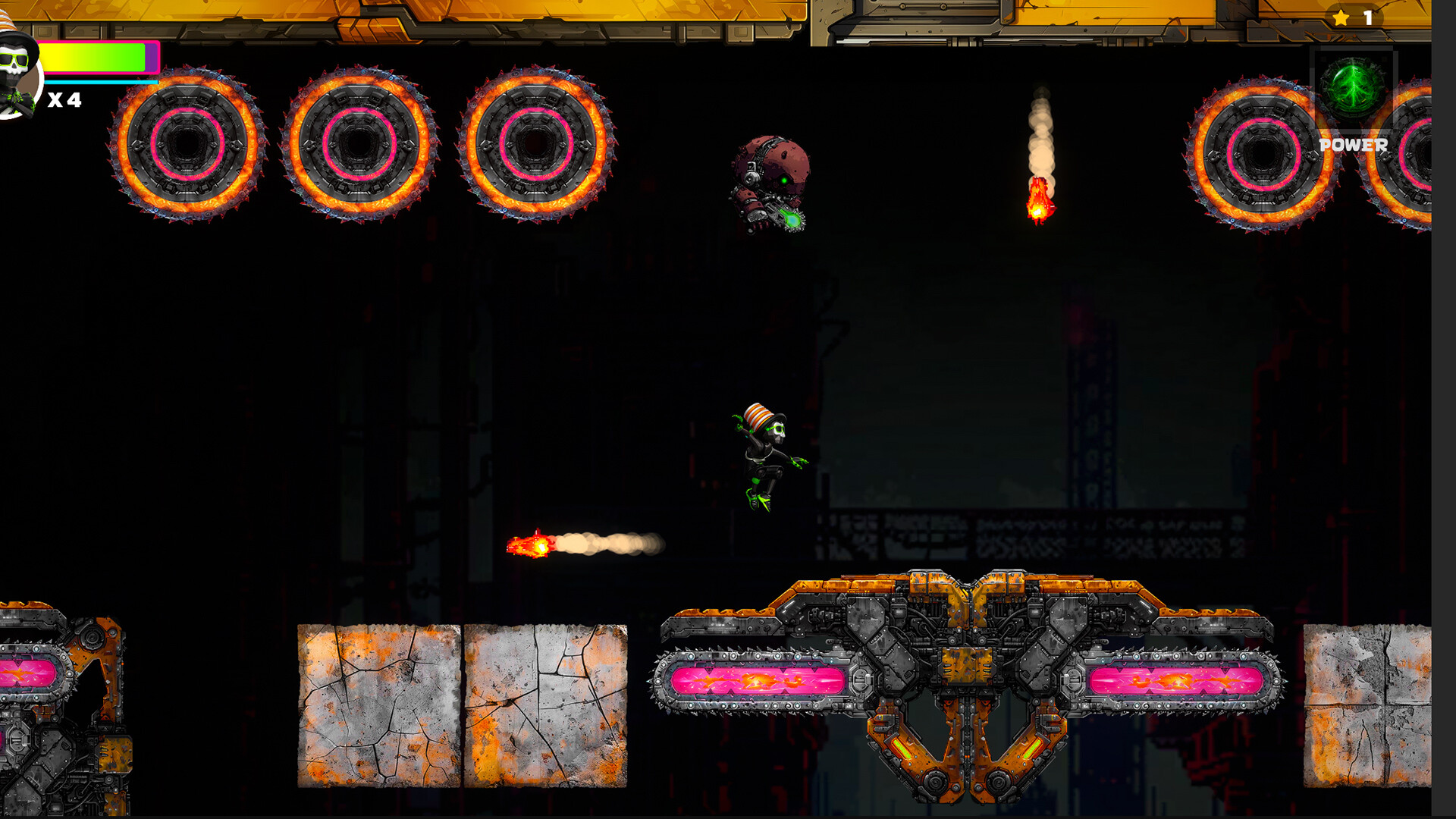Click the x4 lives counter
Screen dimensions: 1456x819
point(64,99)
